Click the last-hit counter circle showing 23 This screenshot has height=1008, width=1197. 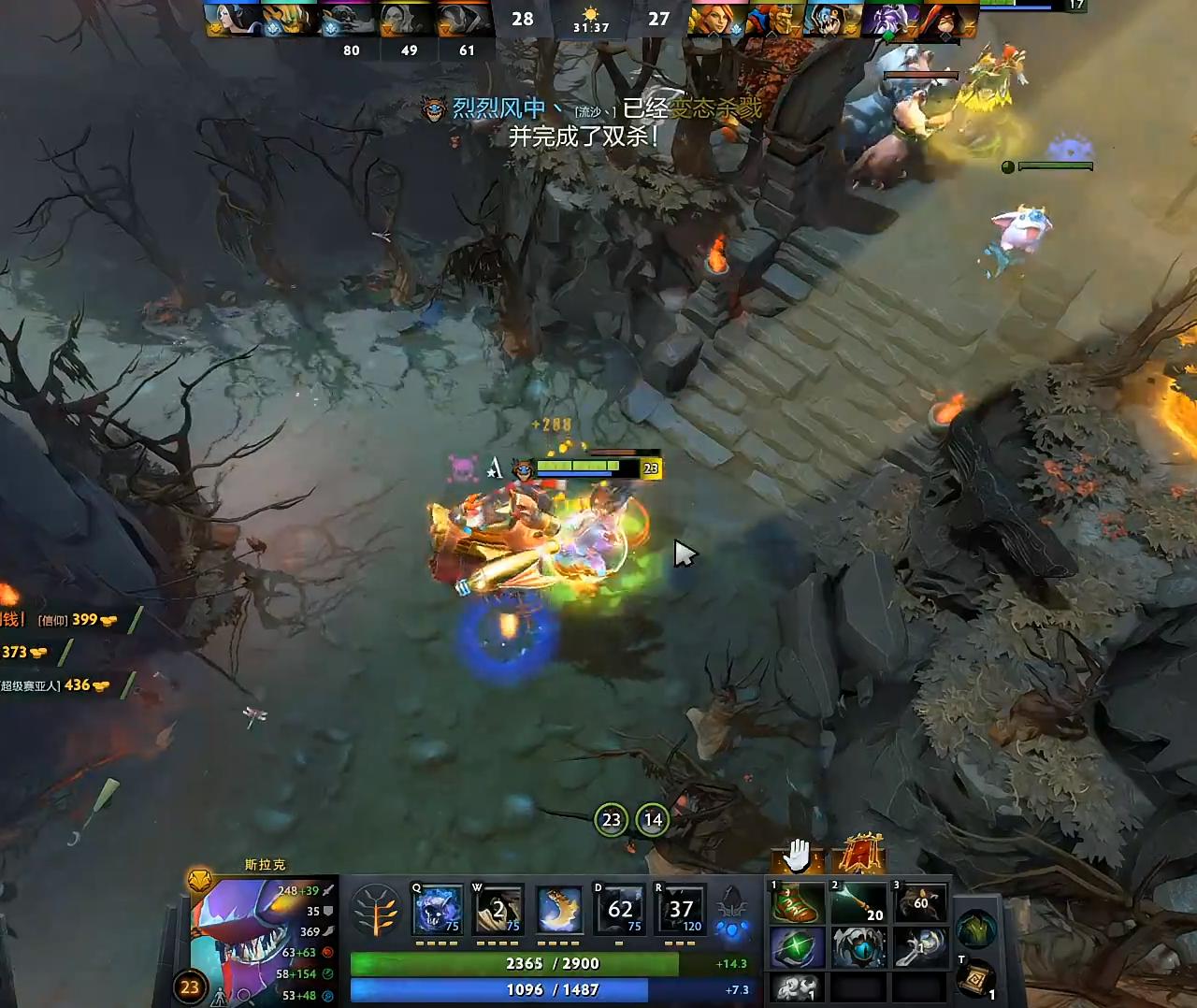pos(611,819)
